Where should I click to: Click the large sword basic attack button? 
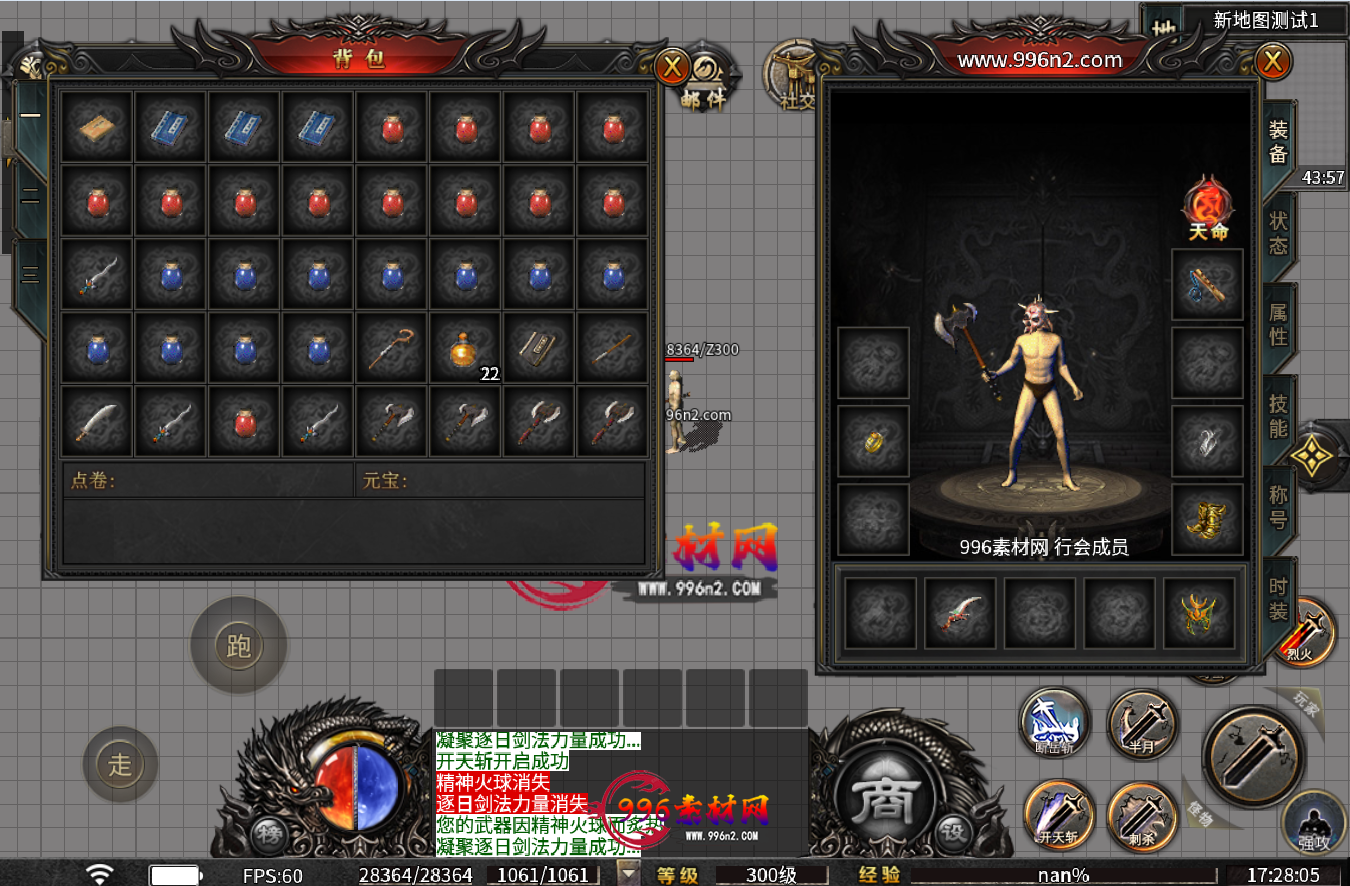[1252, 758]
